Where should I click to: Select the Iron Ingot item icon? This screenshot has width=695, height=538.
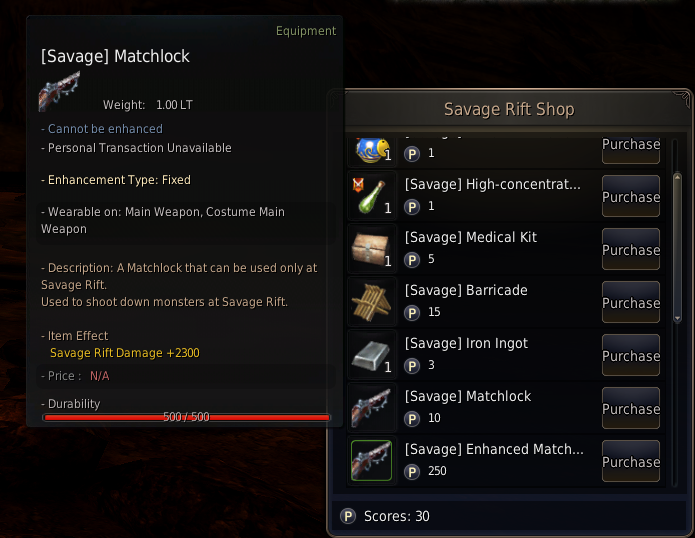371,355
